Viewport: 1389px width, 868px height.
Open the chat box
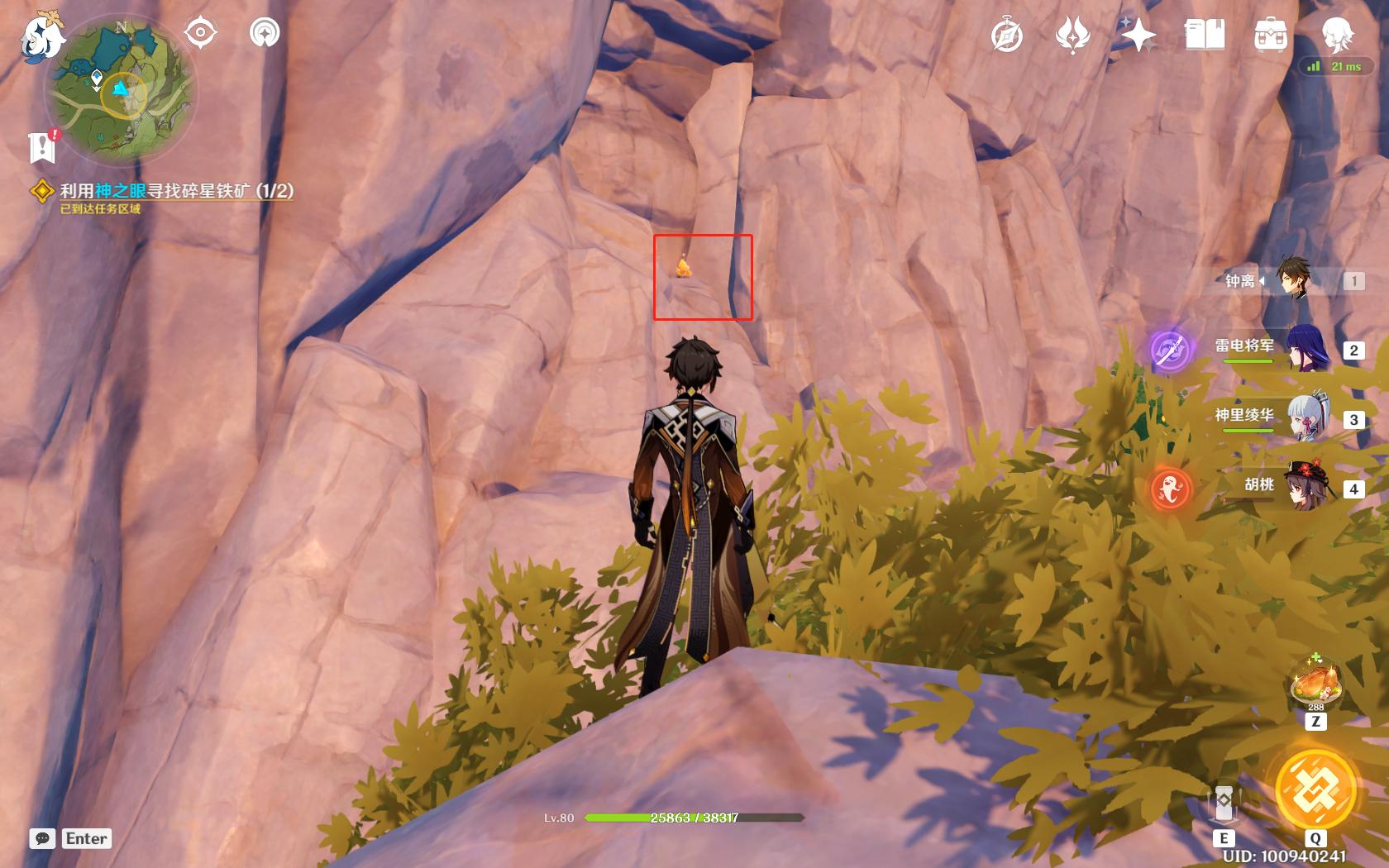coord(43,838)
